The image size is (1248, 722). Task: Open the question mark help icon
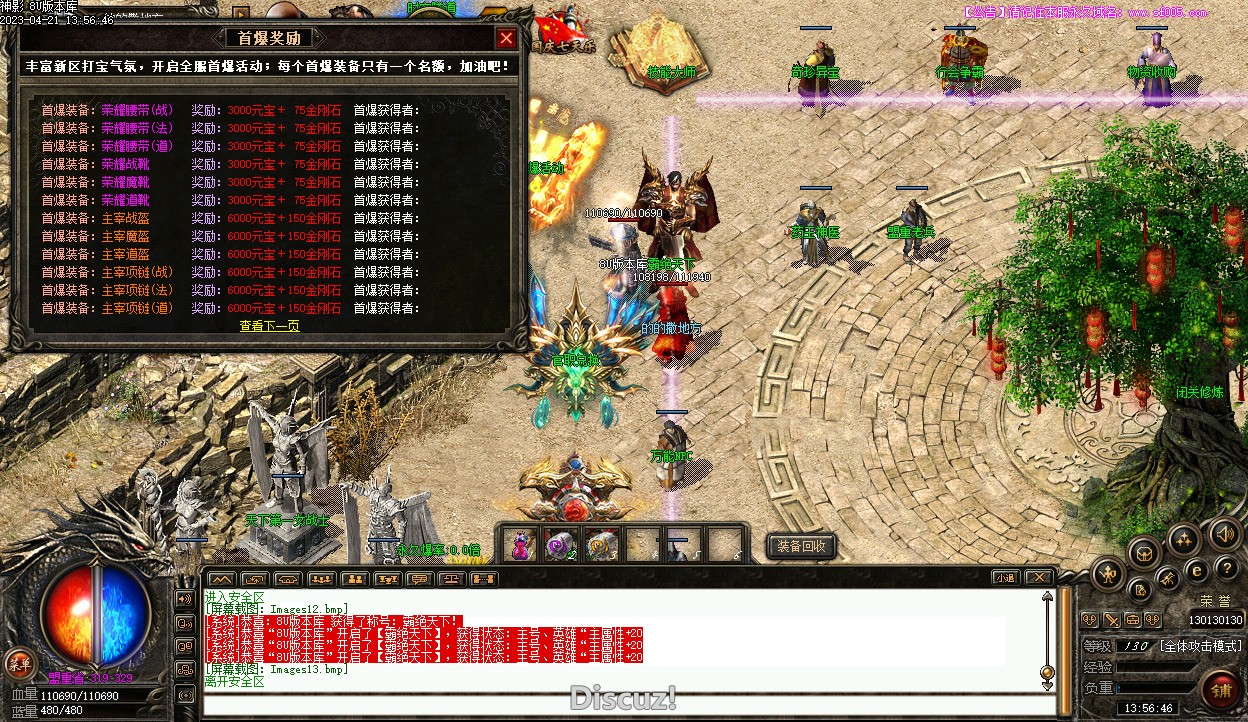pos(1227,567)
